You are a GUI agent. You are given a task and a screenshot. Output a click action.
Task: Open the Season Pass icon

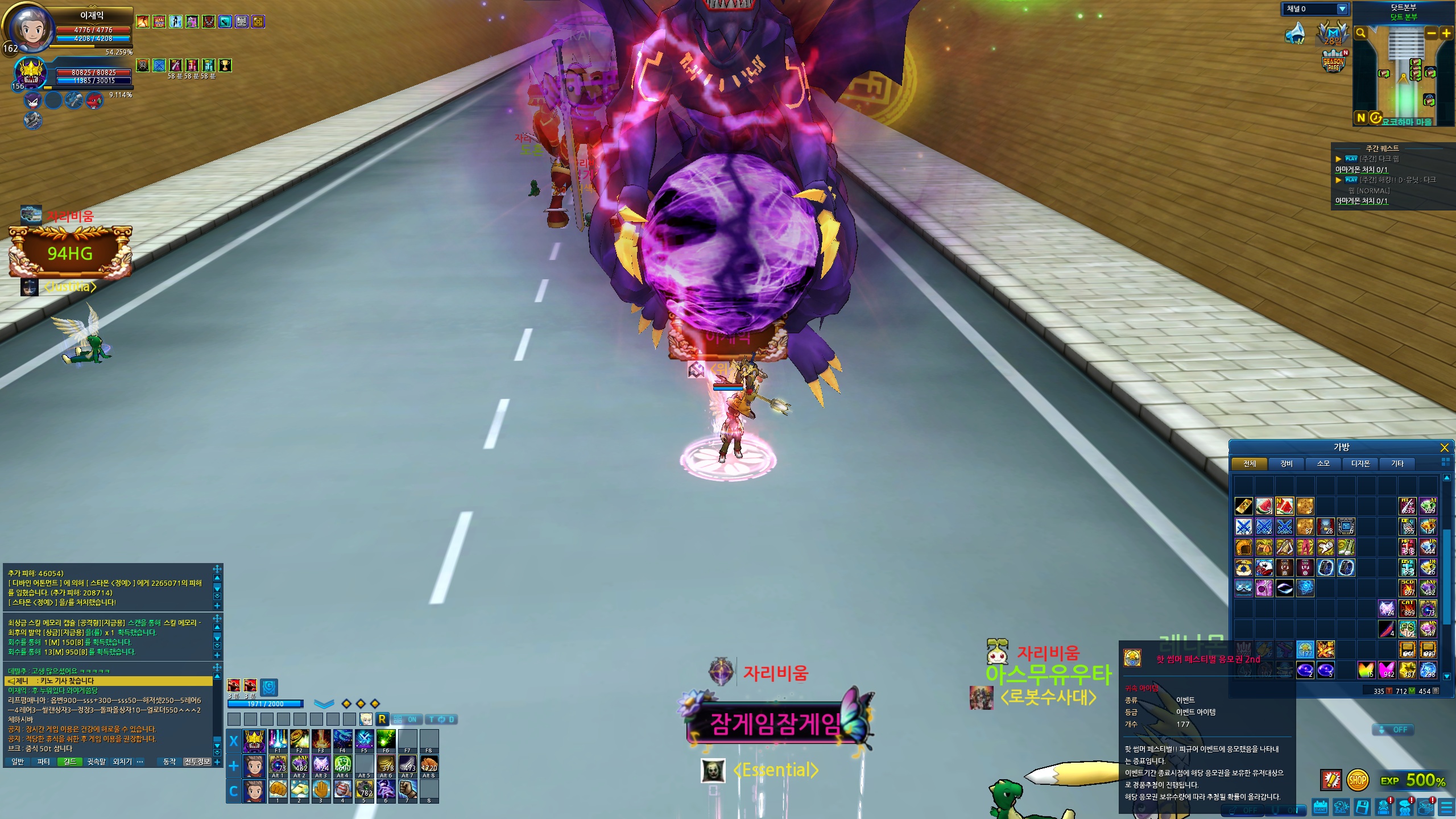click(x=1334, y=63)
